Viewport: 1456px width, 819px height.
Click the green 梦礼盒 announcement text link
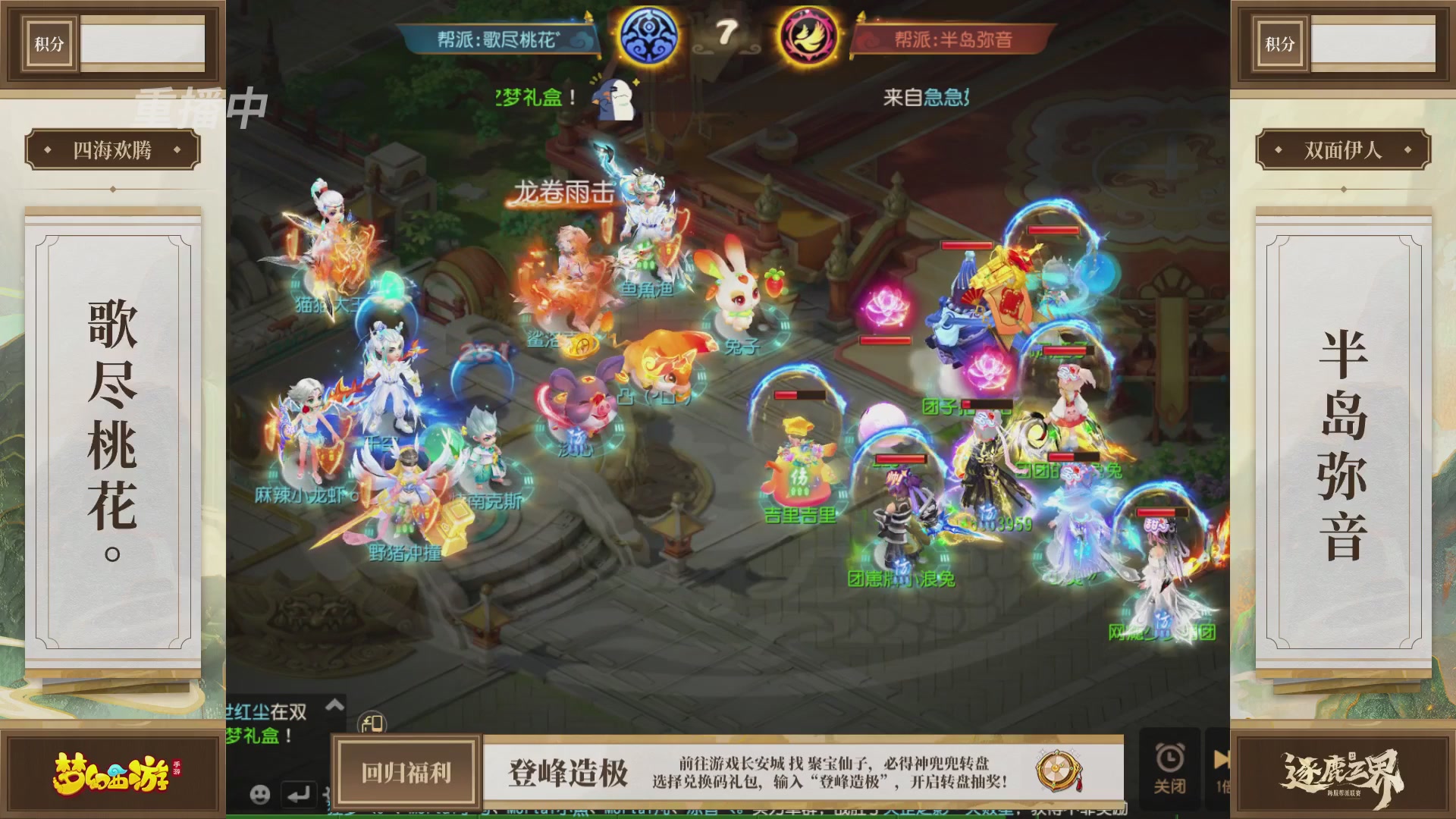click(x=531, y=98)
